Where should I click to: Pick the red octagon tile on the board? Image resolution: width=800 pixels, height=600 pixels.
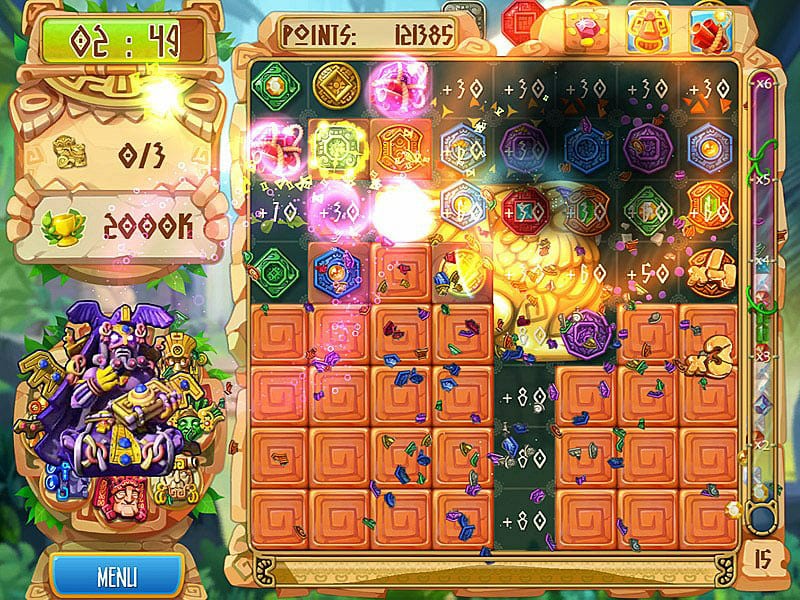pyautogui.click(x=524, y=208)
